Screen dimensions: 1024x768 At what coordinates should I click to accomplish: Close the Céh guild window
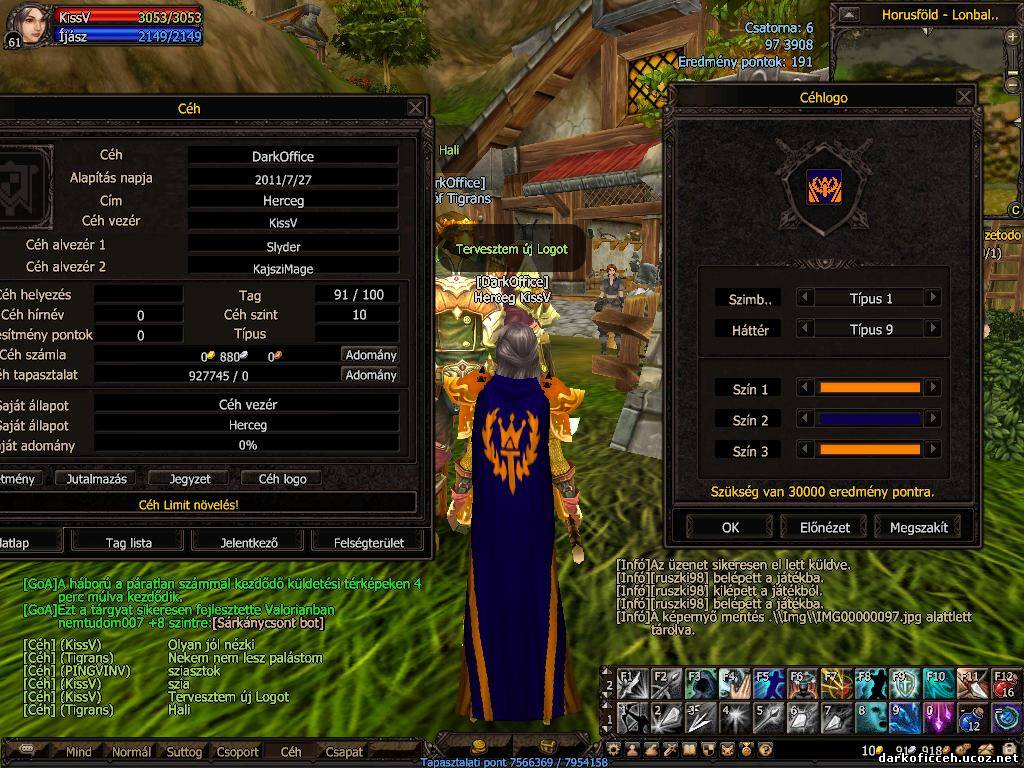coord(416,107)
